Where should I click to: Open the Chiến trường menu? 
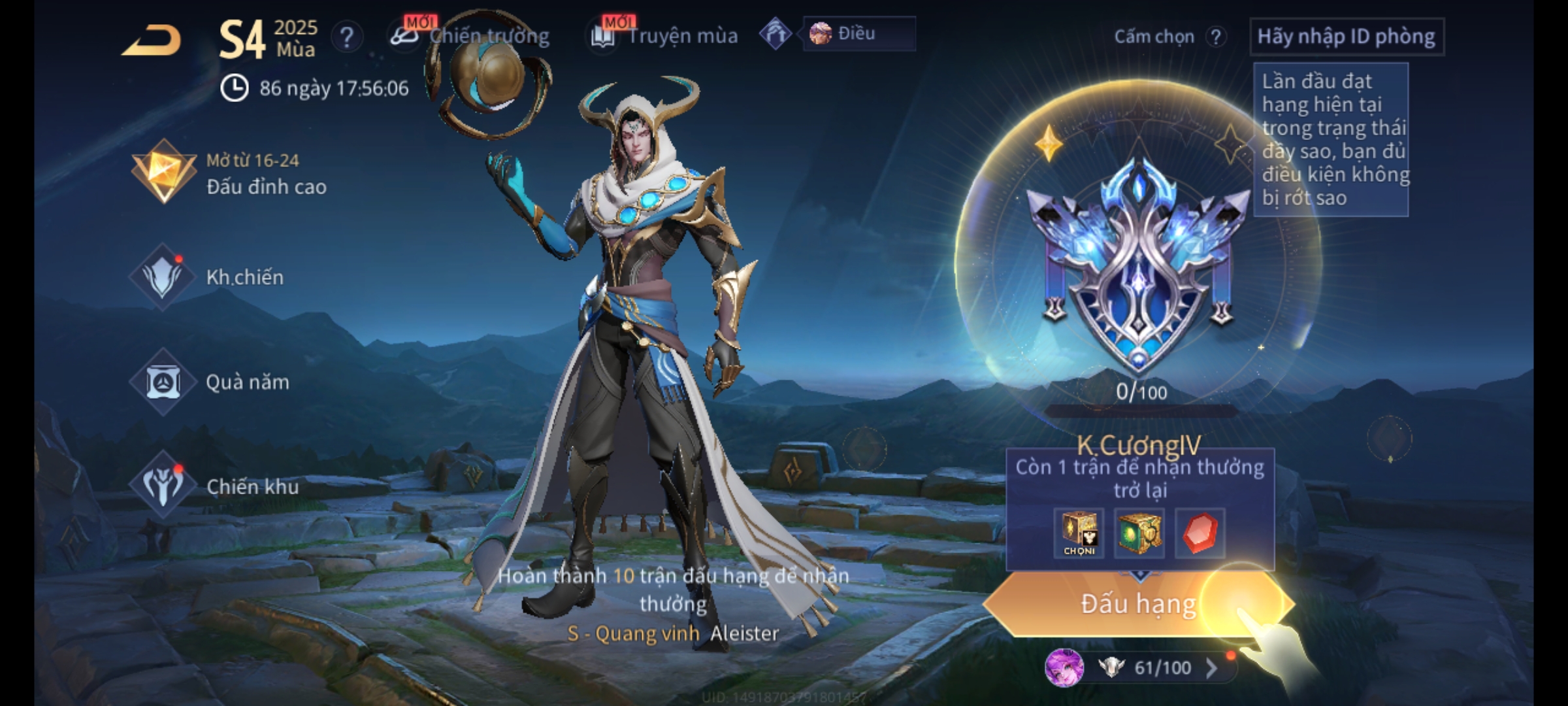click(470, 36)
